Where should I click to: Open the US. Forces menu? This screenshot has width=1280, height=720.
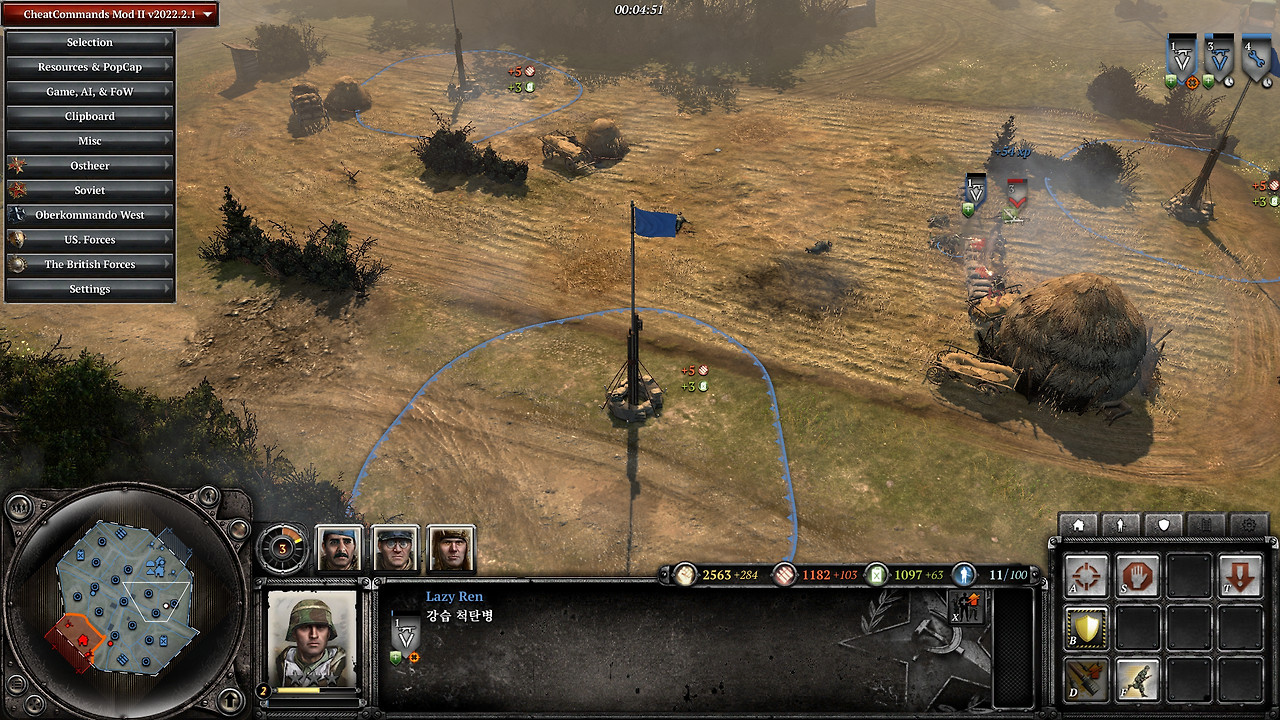pyautogui.click(x=90, y=240)
